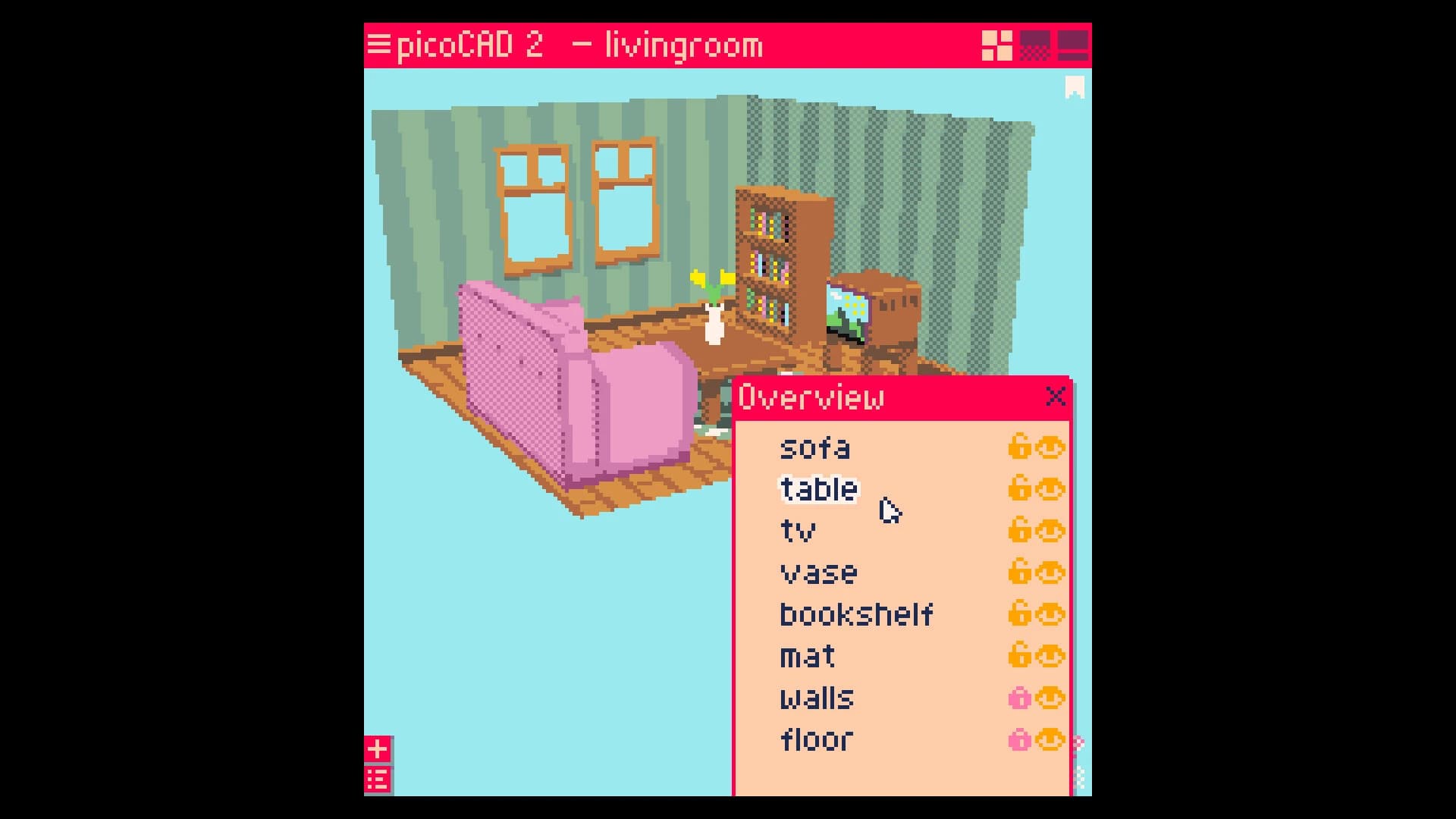Click the quad viewport layout icon
1456x819 pixels.
pyautogui.click(x=996, y=45)
